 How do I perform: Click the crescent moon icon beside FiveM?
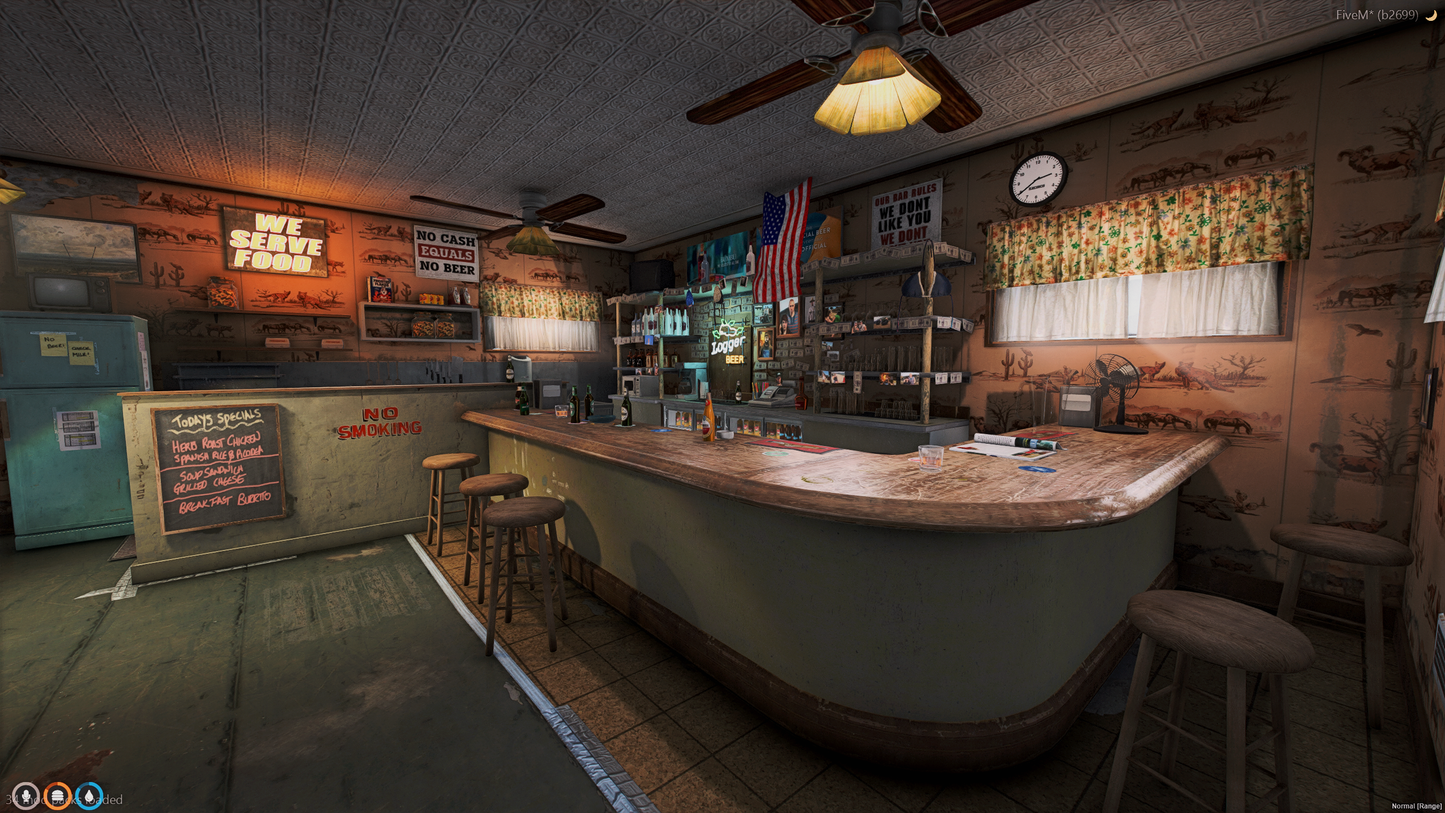click(x=1431, y=15)
